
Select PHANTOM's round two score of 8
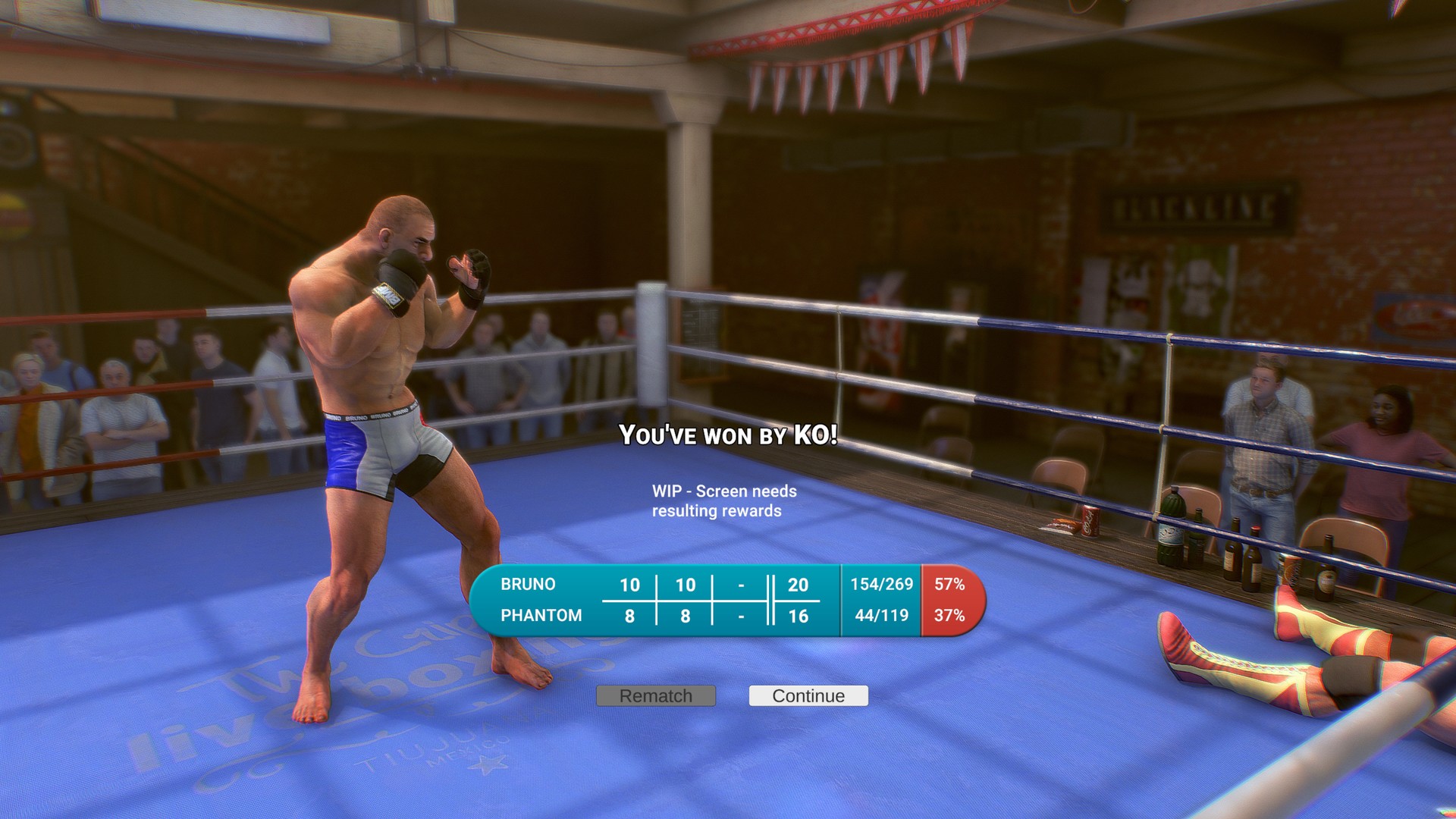685,615
